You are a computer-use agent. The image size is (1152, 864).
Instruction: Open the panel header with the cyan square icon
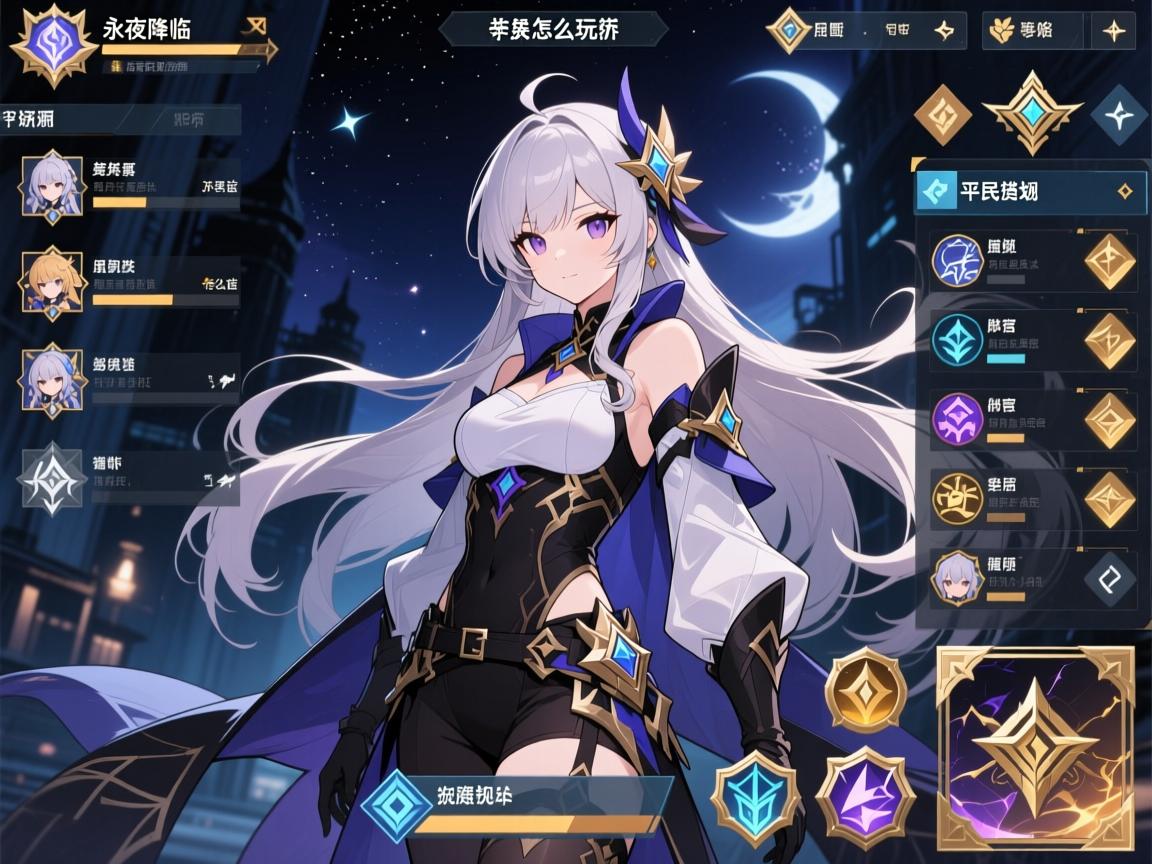[x=1030, y=191]
